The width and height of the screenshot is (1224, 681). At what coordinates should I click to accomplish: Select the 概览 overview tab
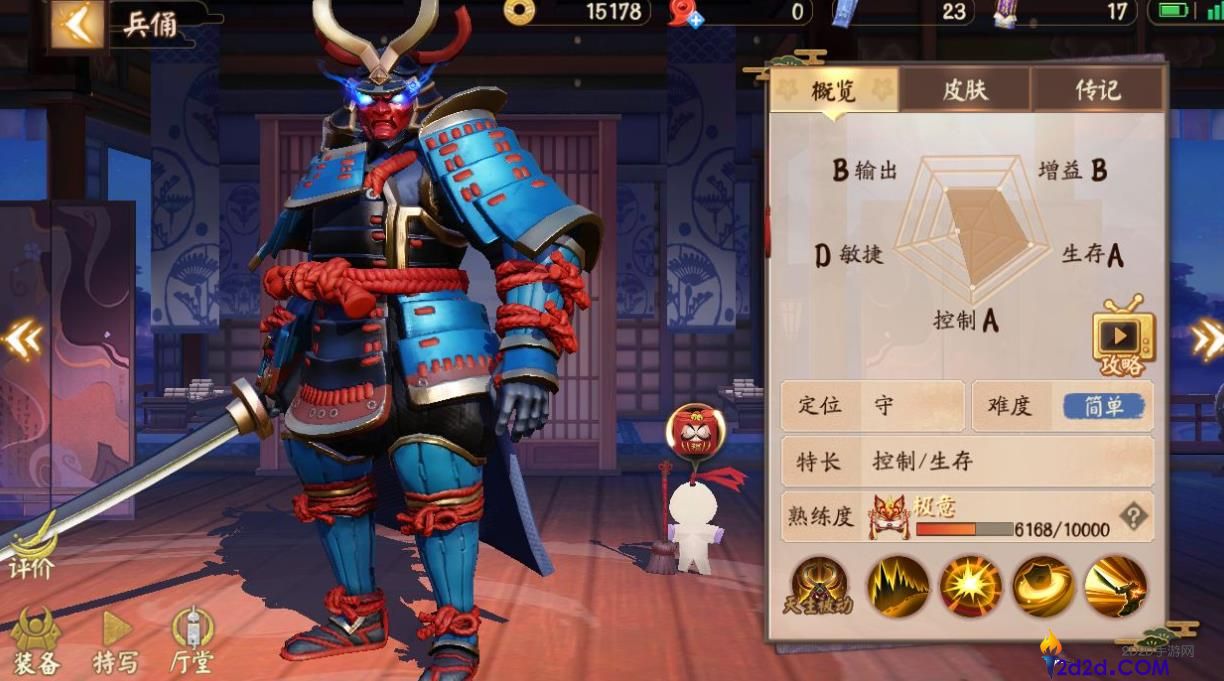pyautogui.click(x=834, y=91)
